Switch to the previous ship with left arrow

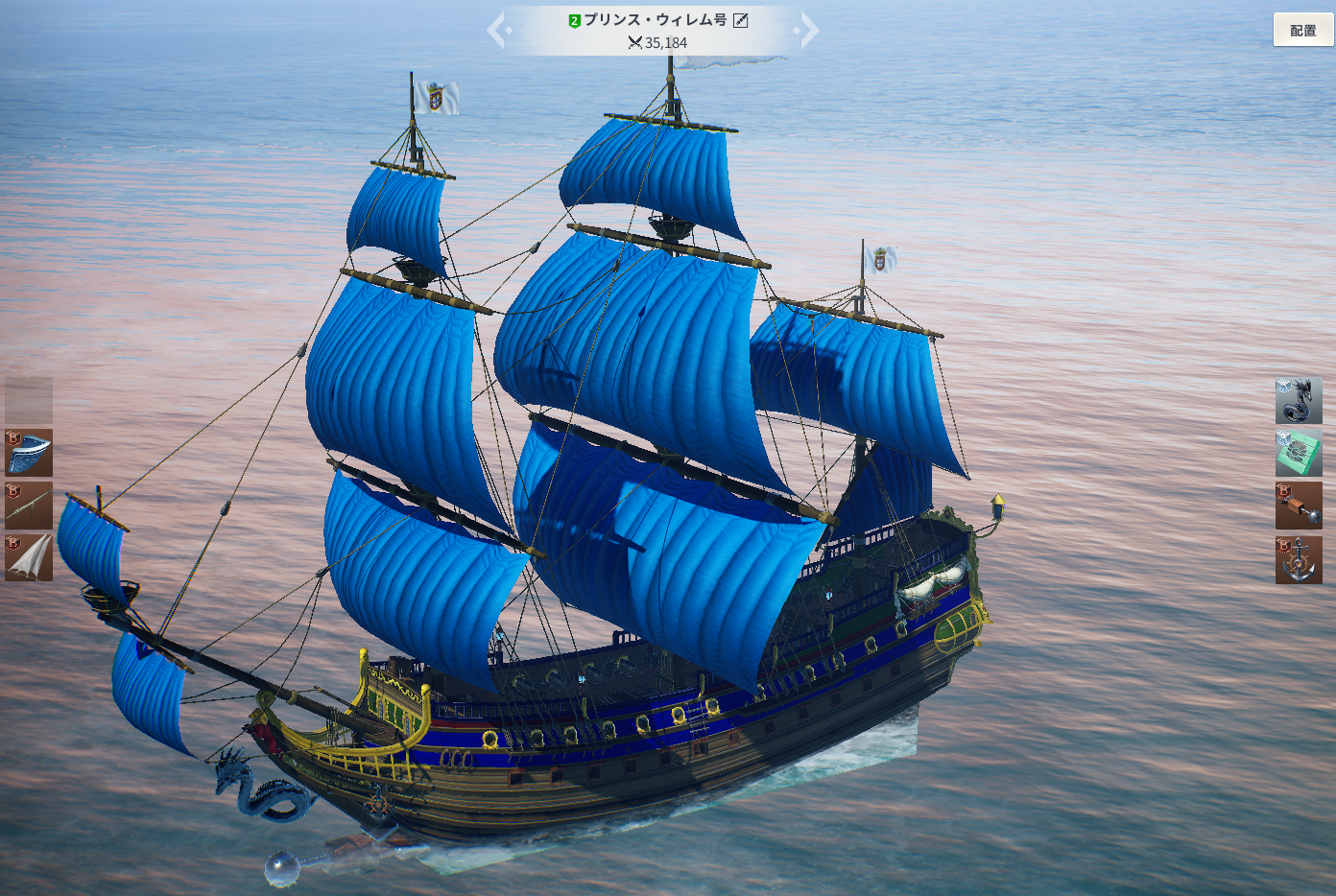497,31
